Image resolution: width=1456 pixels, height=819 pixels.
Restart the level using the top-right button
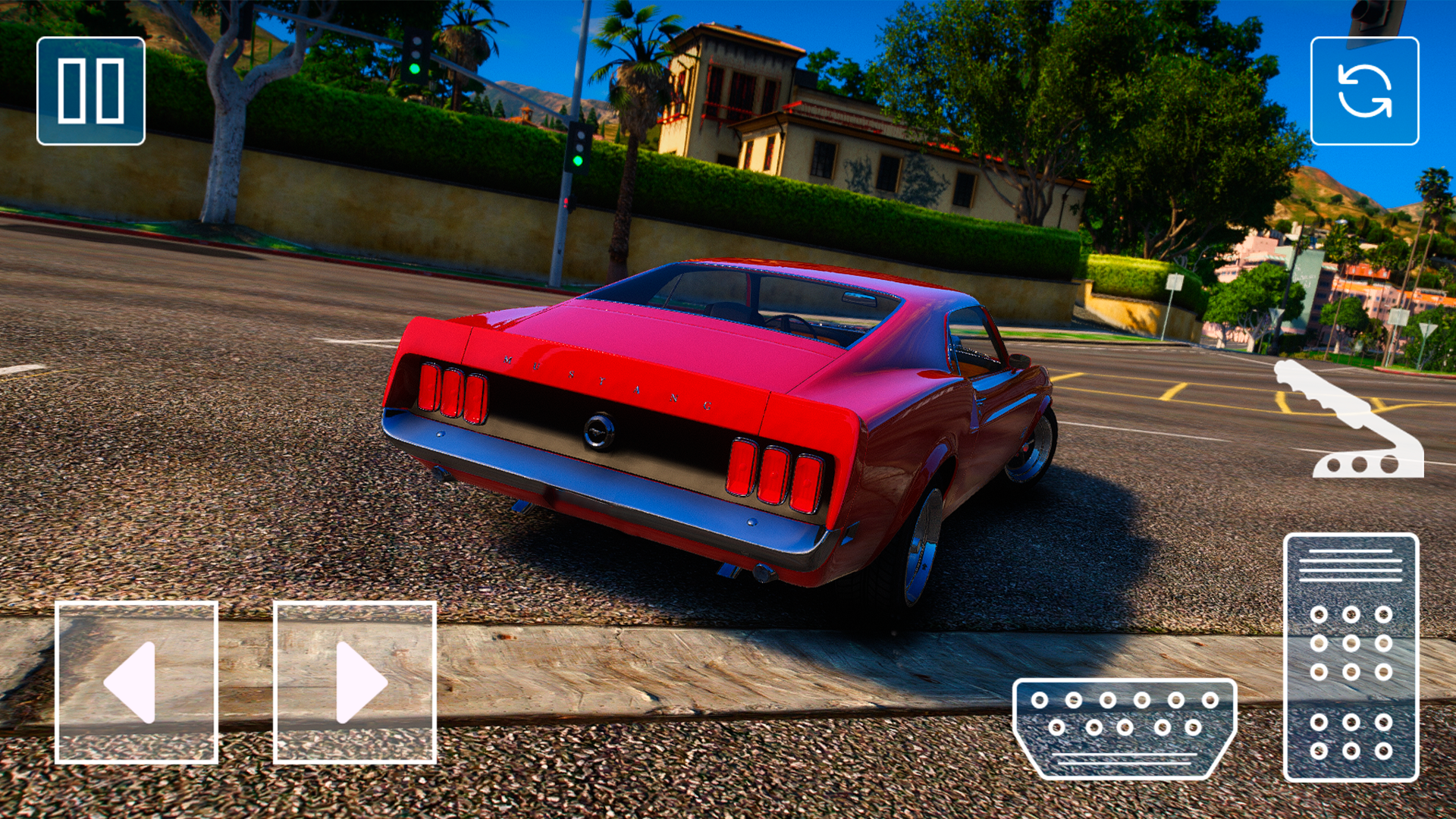pos(1366,91)
